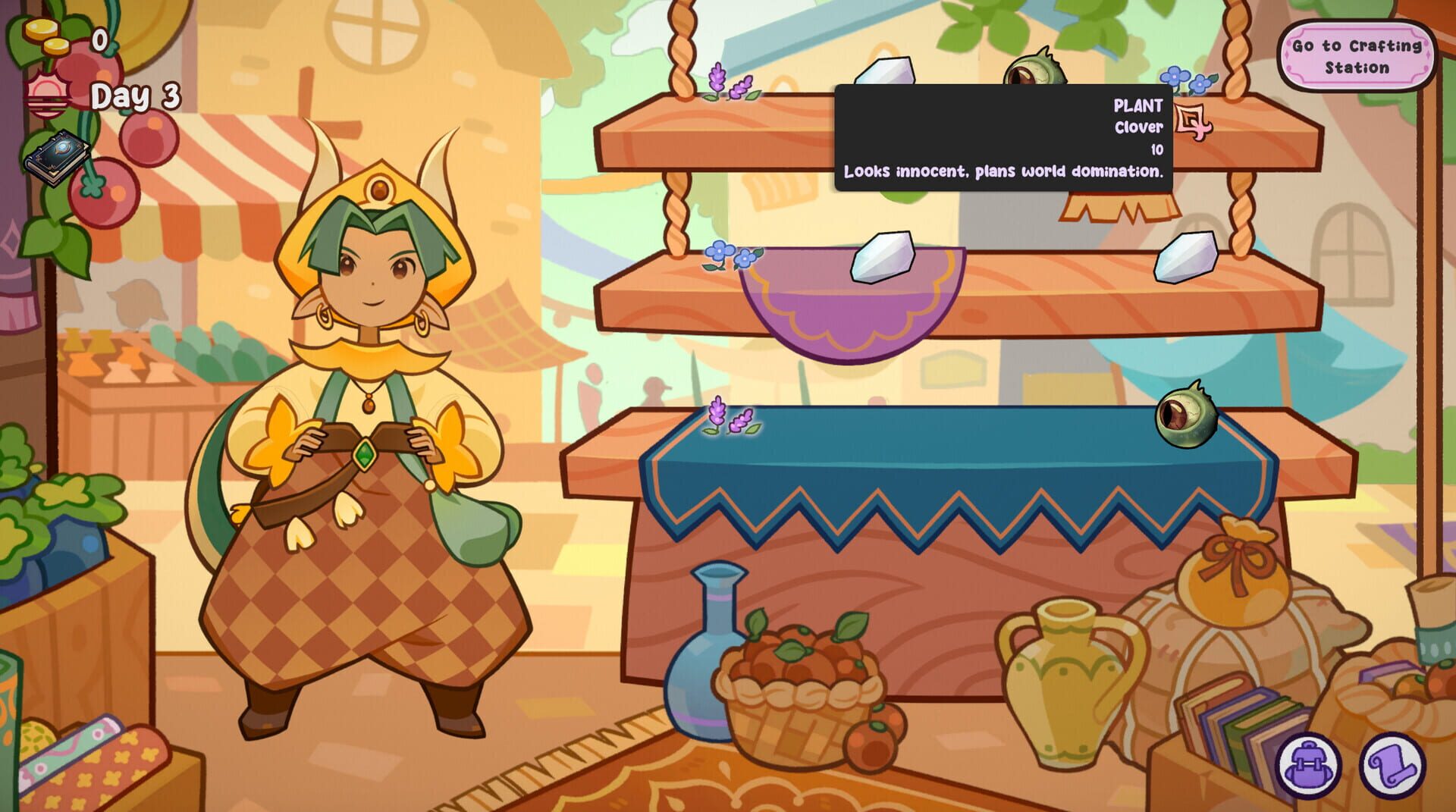
Task: Select the crystal resting on the purple cloth
Action: tap(883, 258)
